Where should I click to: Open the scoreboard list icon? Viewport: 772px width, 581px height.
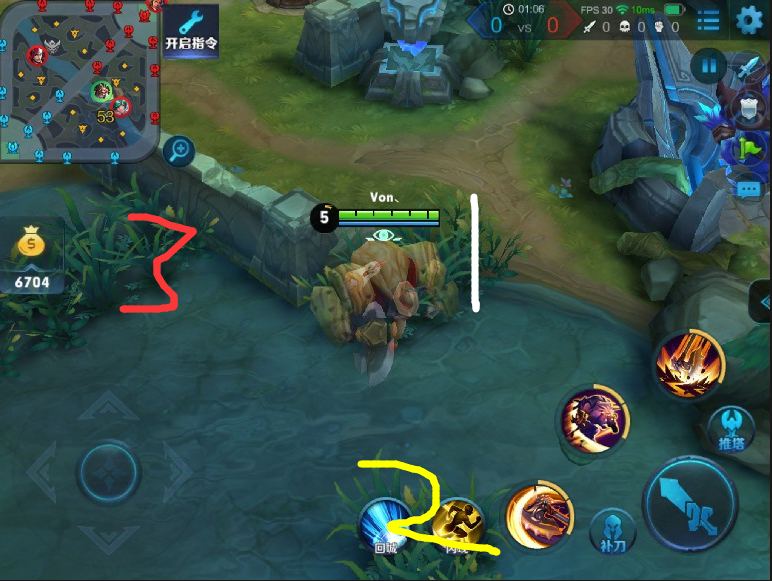click(708, 20)
